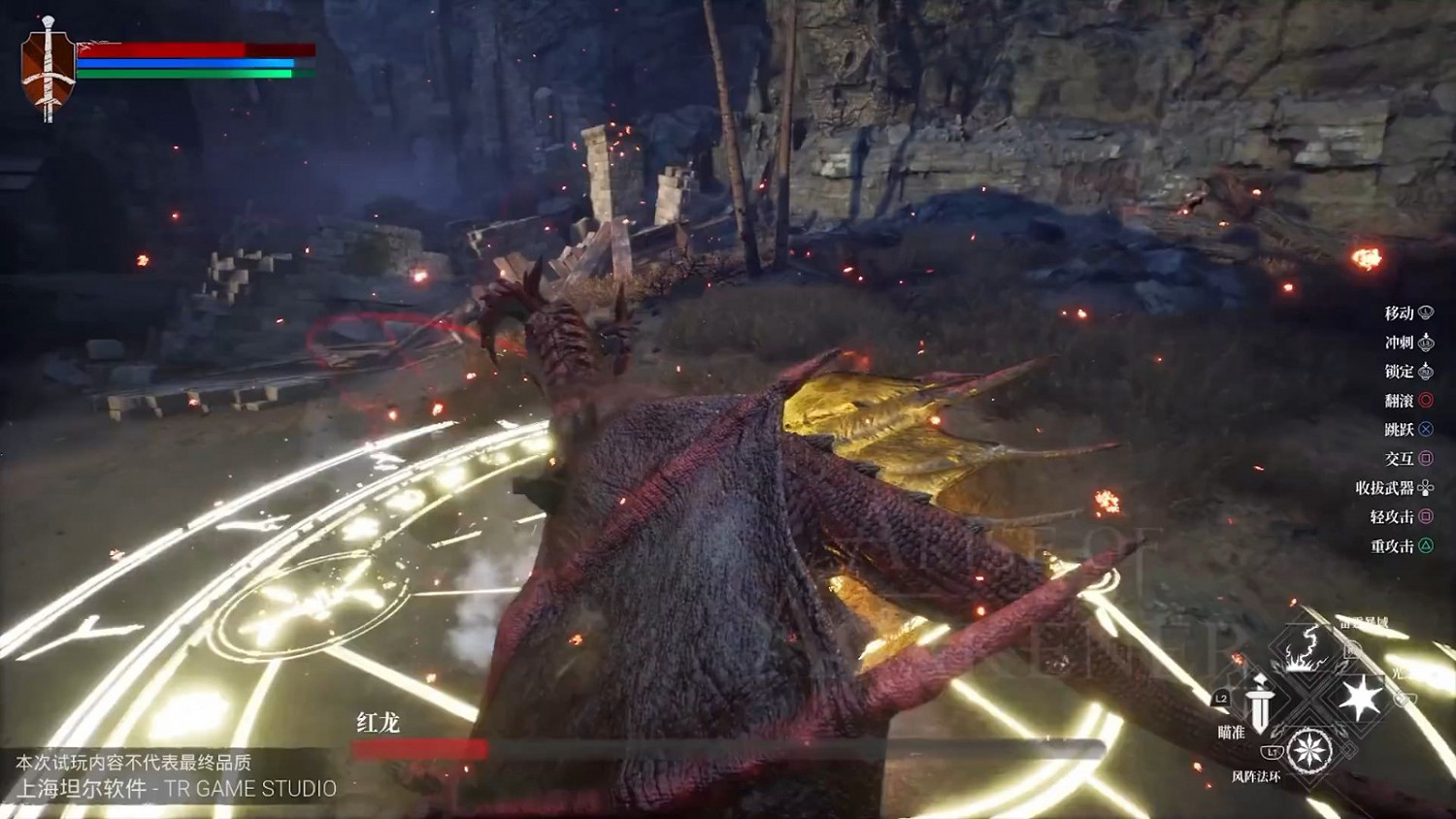Click the R3 stick icon next to 锁定

point(1426,372)
